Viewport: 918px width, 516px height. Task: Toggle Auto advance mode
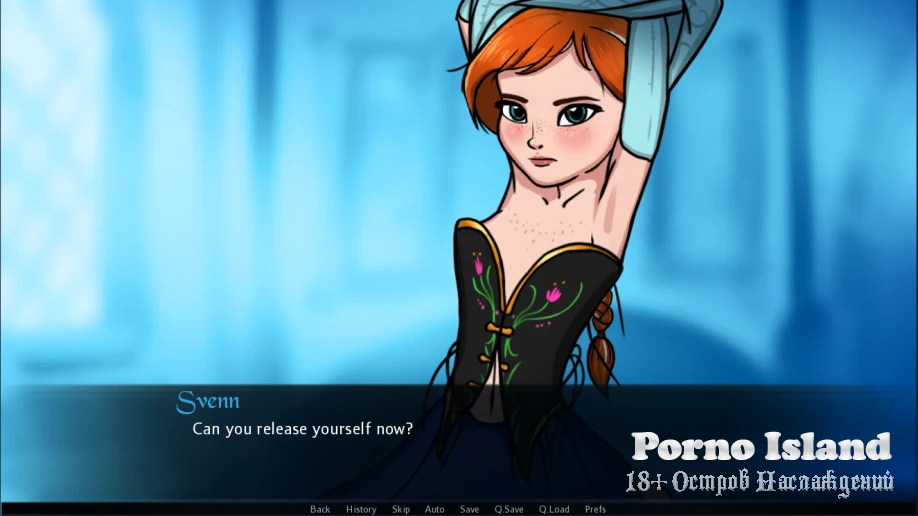point(434,509)
